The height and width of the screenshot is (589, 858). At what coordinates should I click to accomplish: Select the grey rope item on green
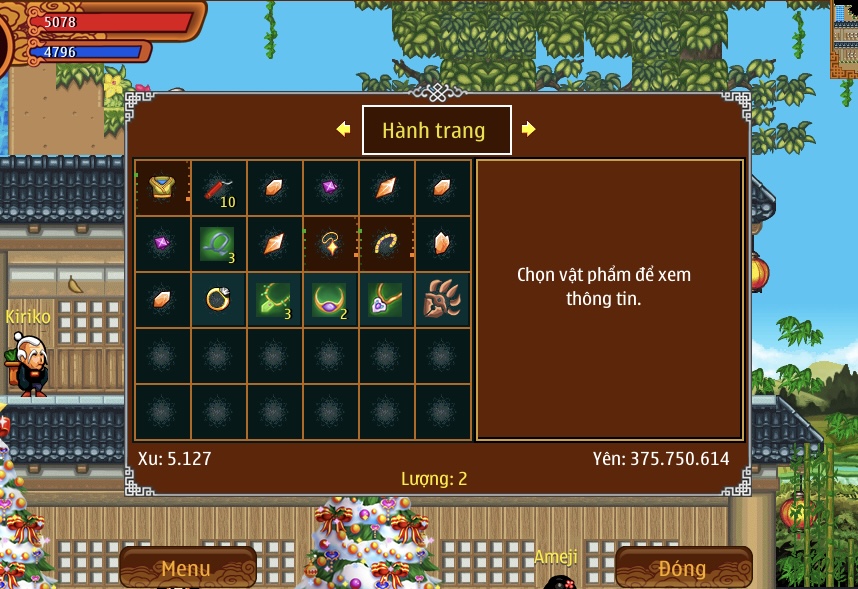(x=218, y=244)
